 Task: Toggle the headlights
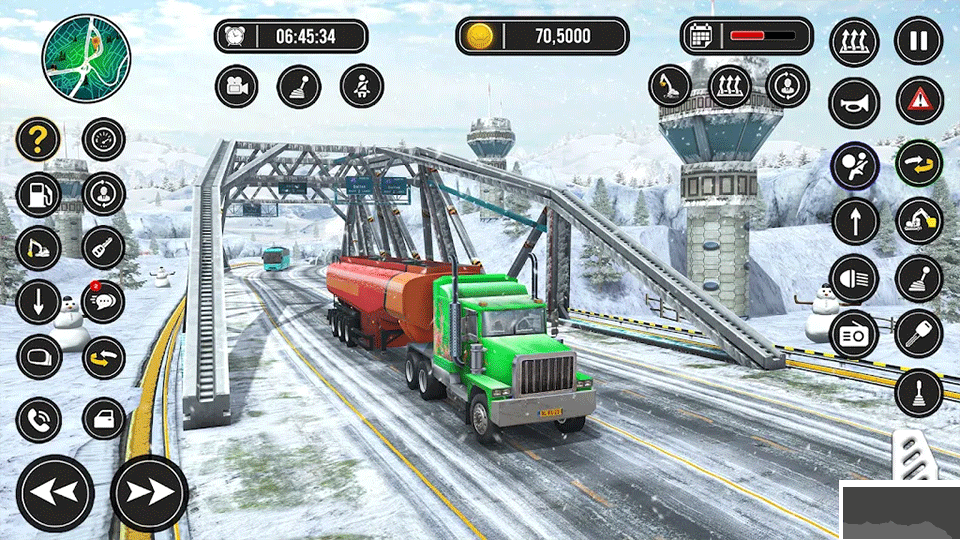854,279
